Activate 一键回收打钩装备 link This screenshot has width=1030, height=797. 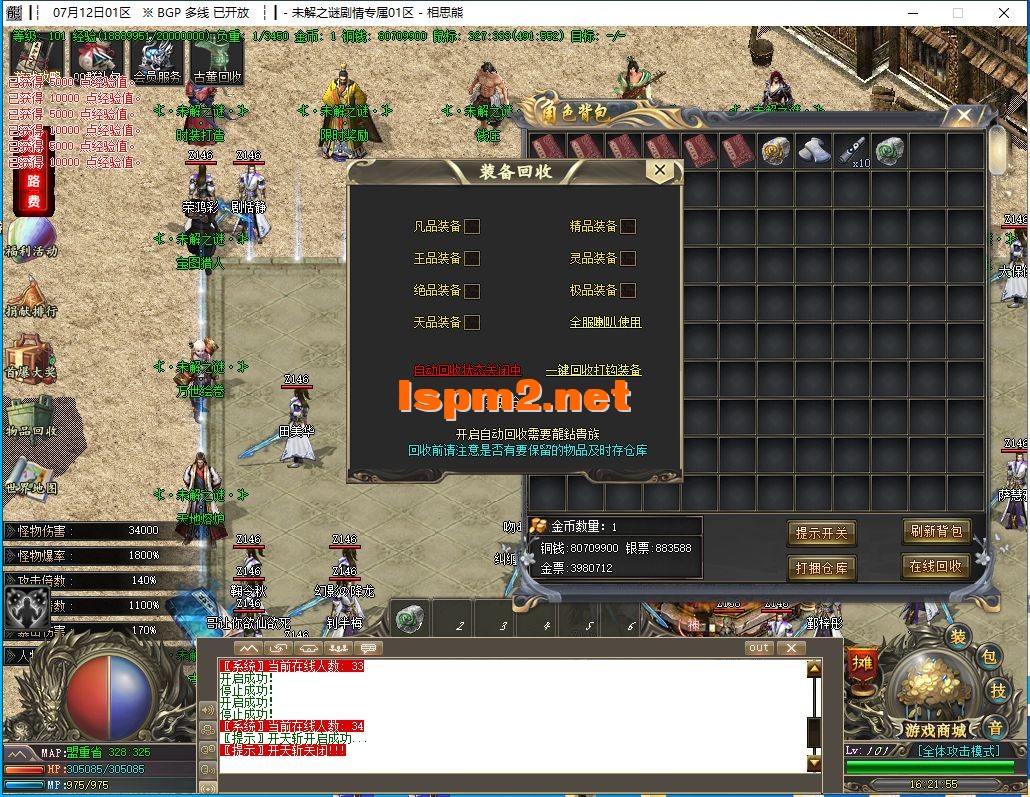point(593,370)
